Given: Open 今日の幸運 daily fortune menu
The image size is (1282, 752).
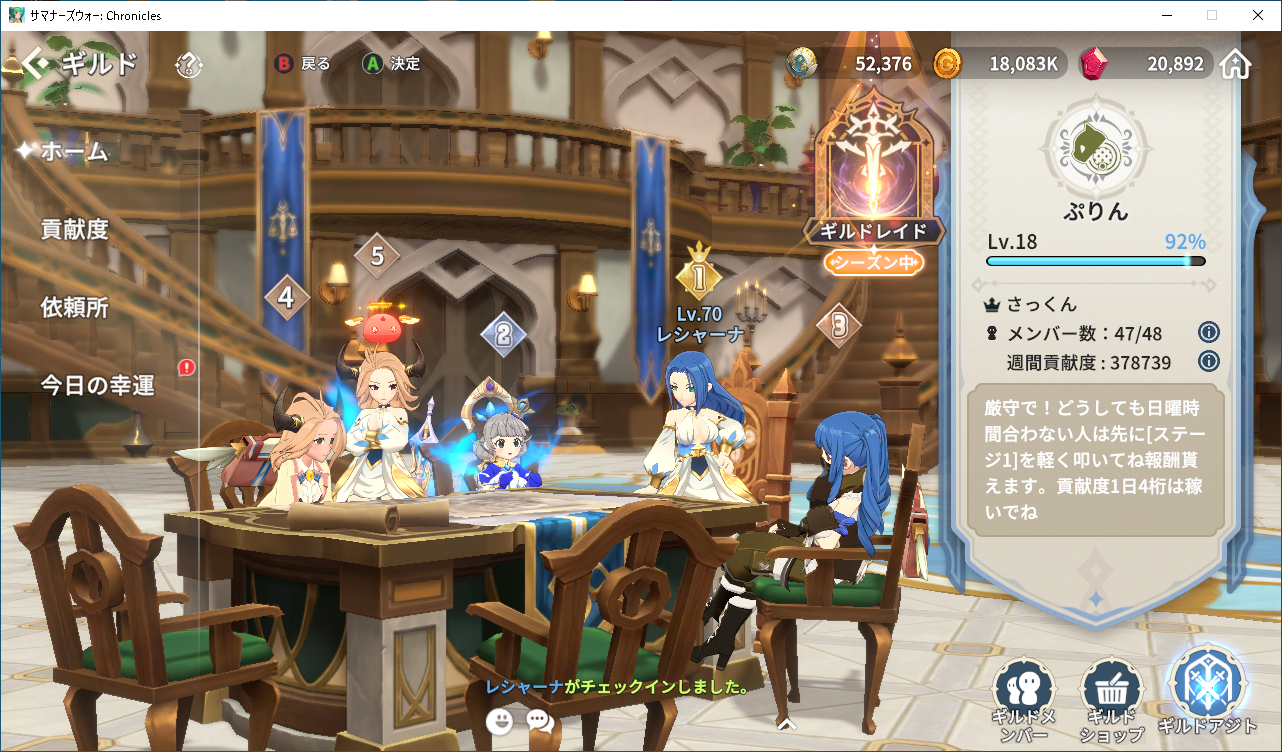Looking at the screenshot, I should click(97, 385).
